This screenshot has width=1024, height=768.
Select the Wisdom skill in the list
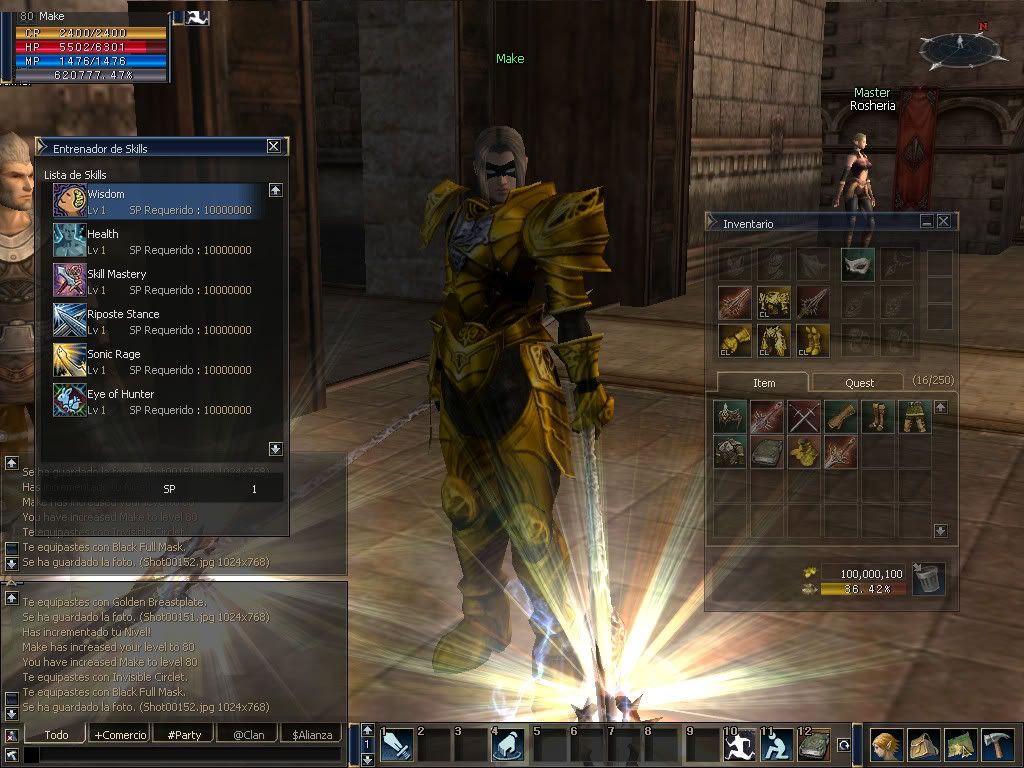[x=160, y=201]
